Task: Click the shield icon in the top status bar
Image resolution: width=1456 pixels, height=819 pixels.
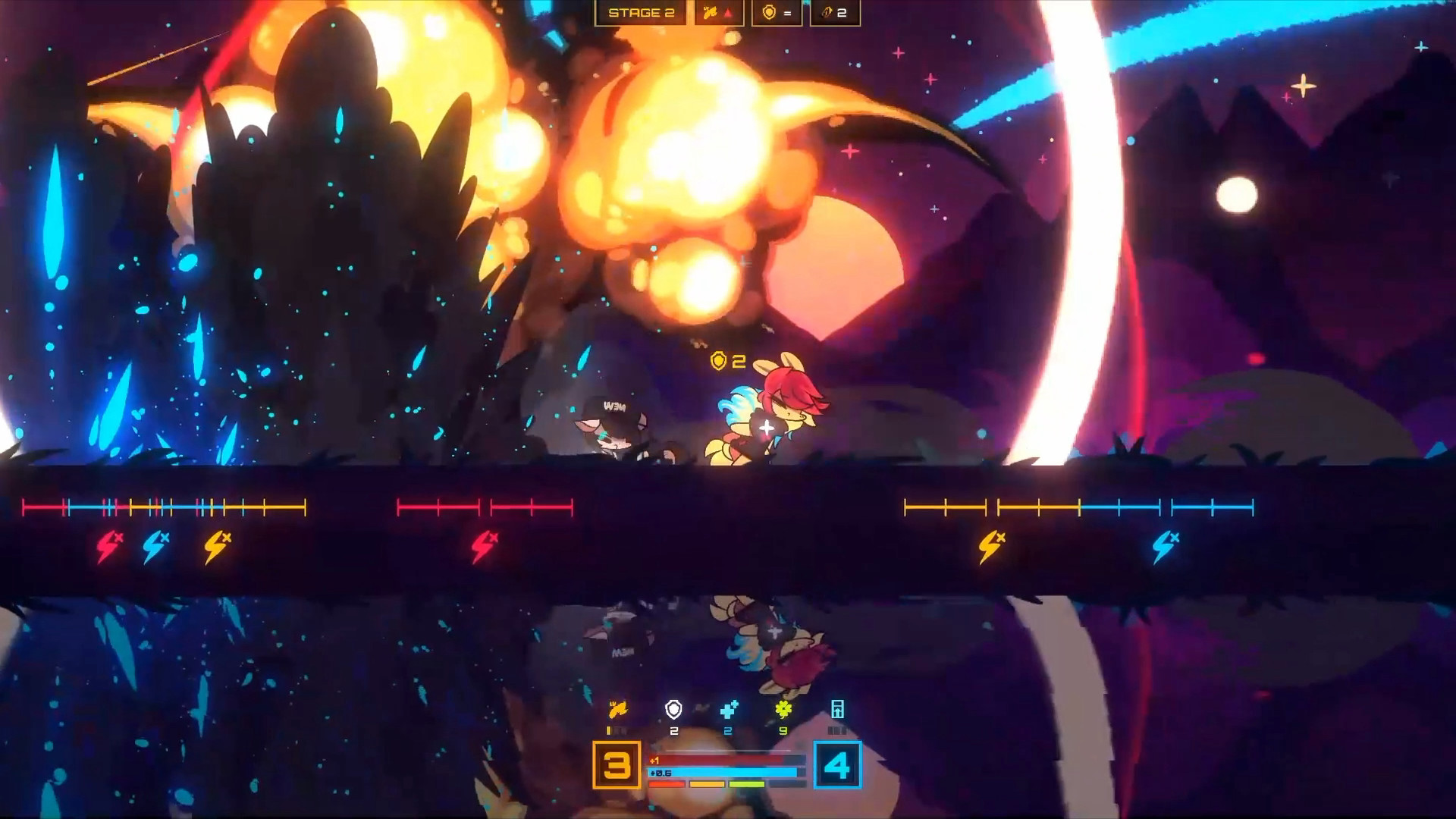Action: point(770,13)
